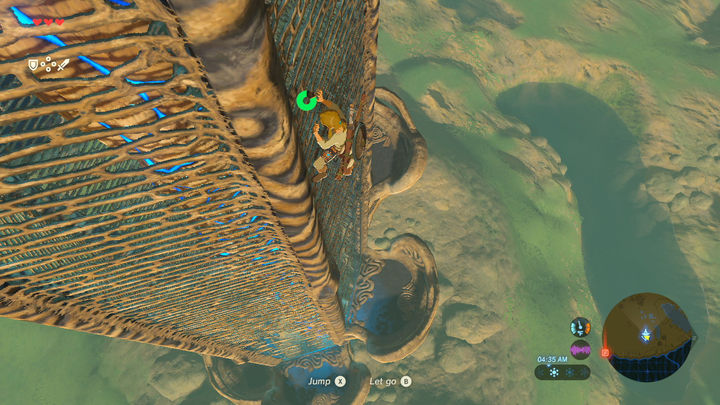720x405 pixels.
Task: Select the sword quick-slot icon
Action: coord(62,65)
